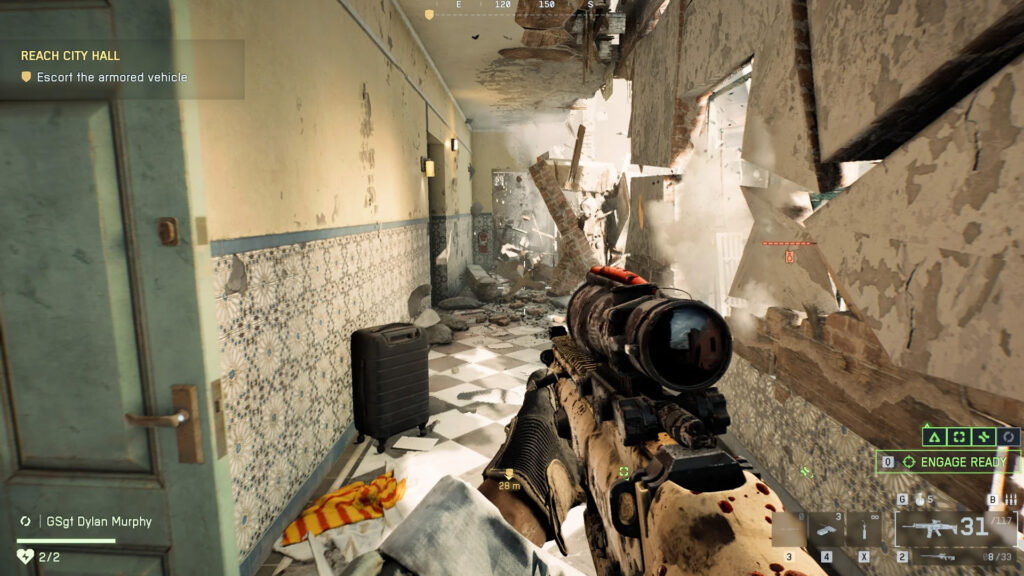Image resolution: width=1024 pixels, height=576 pixels.
Task: Select the ammo crate gadget slot
Action: coord(827,528)
